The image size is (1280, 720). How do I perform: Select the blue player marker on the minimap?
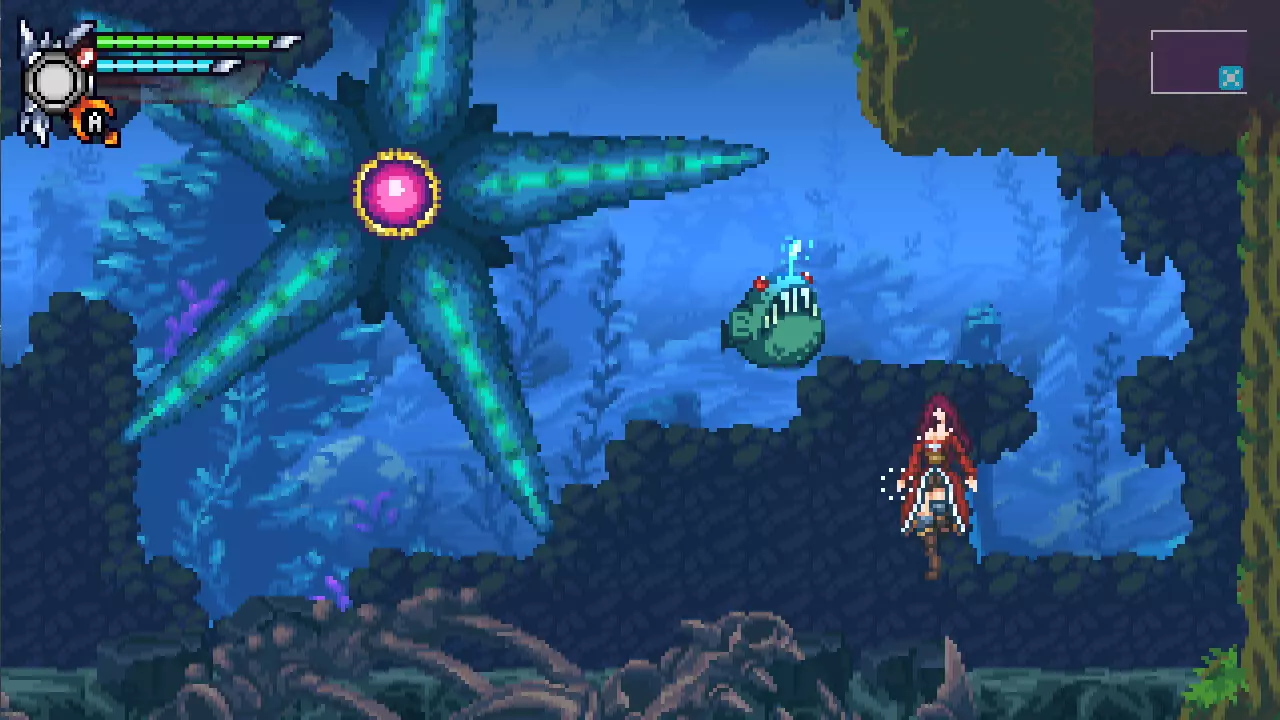pos(1231,78)
